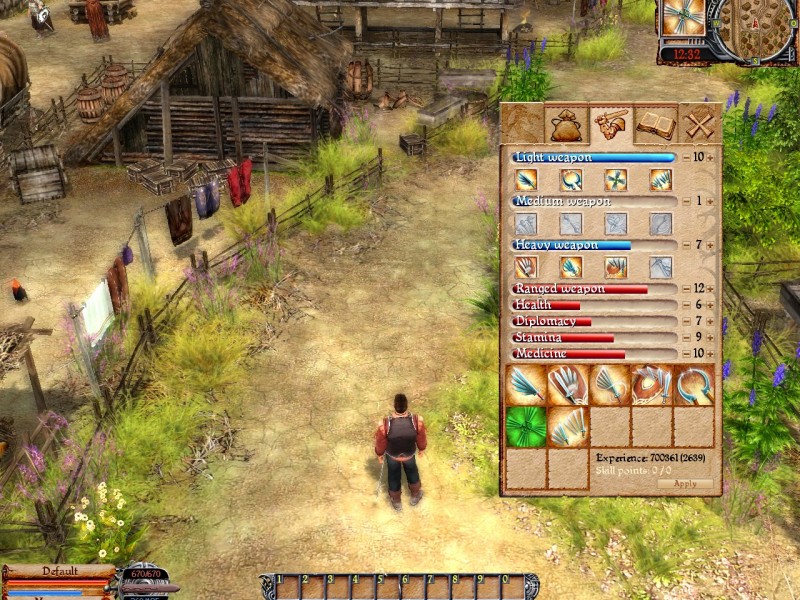The width and height of the screenshot is (800, 600).
Task: Lower the Stamina skill
Action: click(x=685, y=338)
